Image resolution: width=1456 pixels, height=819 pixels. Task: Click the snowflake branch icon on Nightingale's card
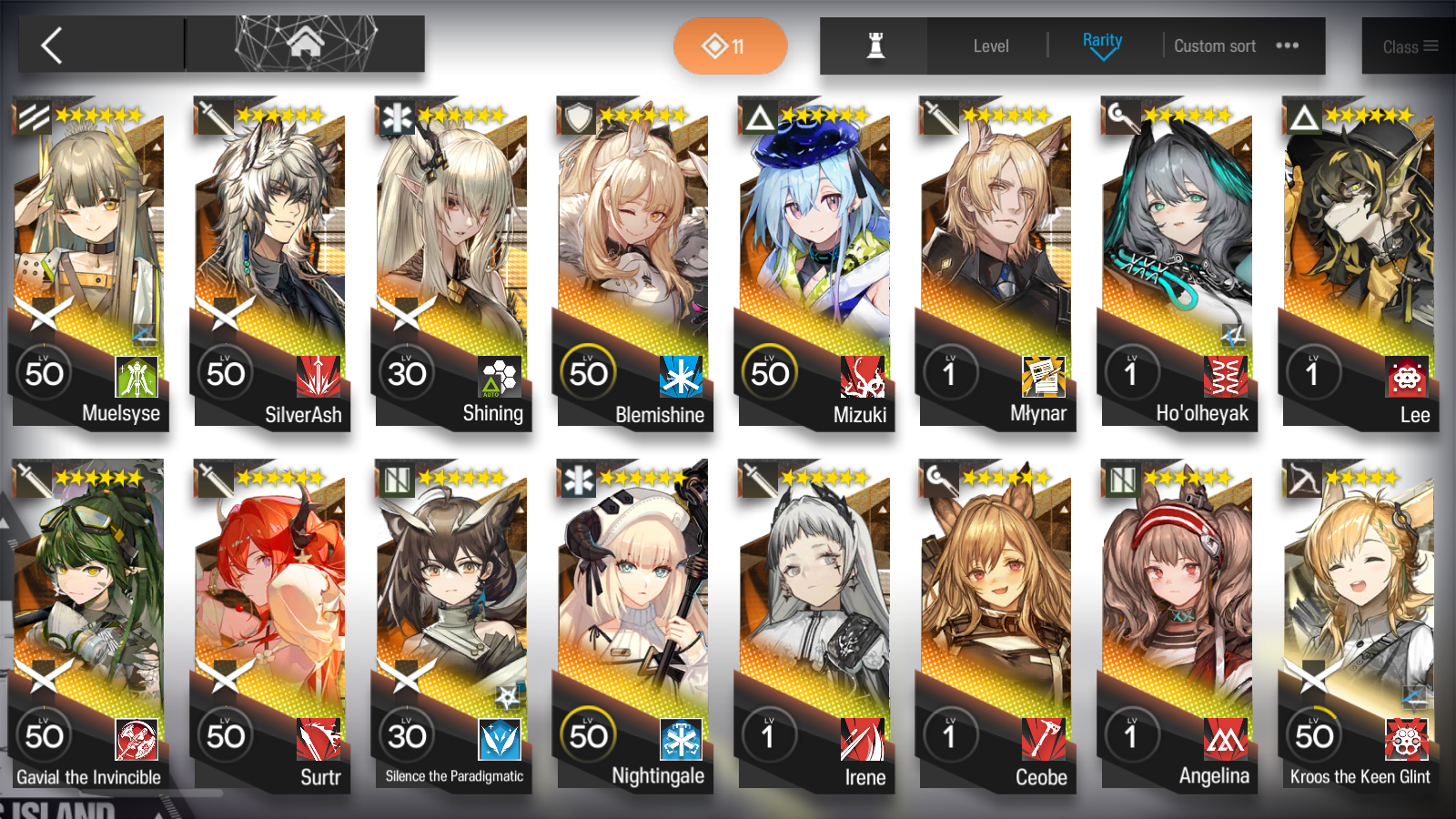tap(681, 738)
